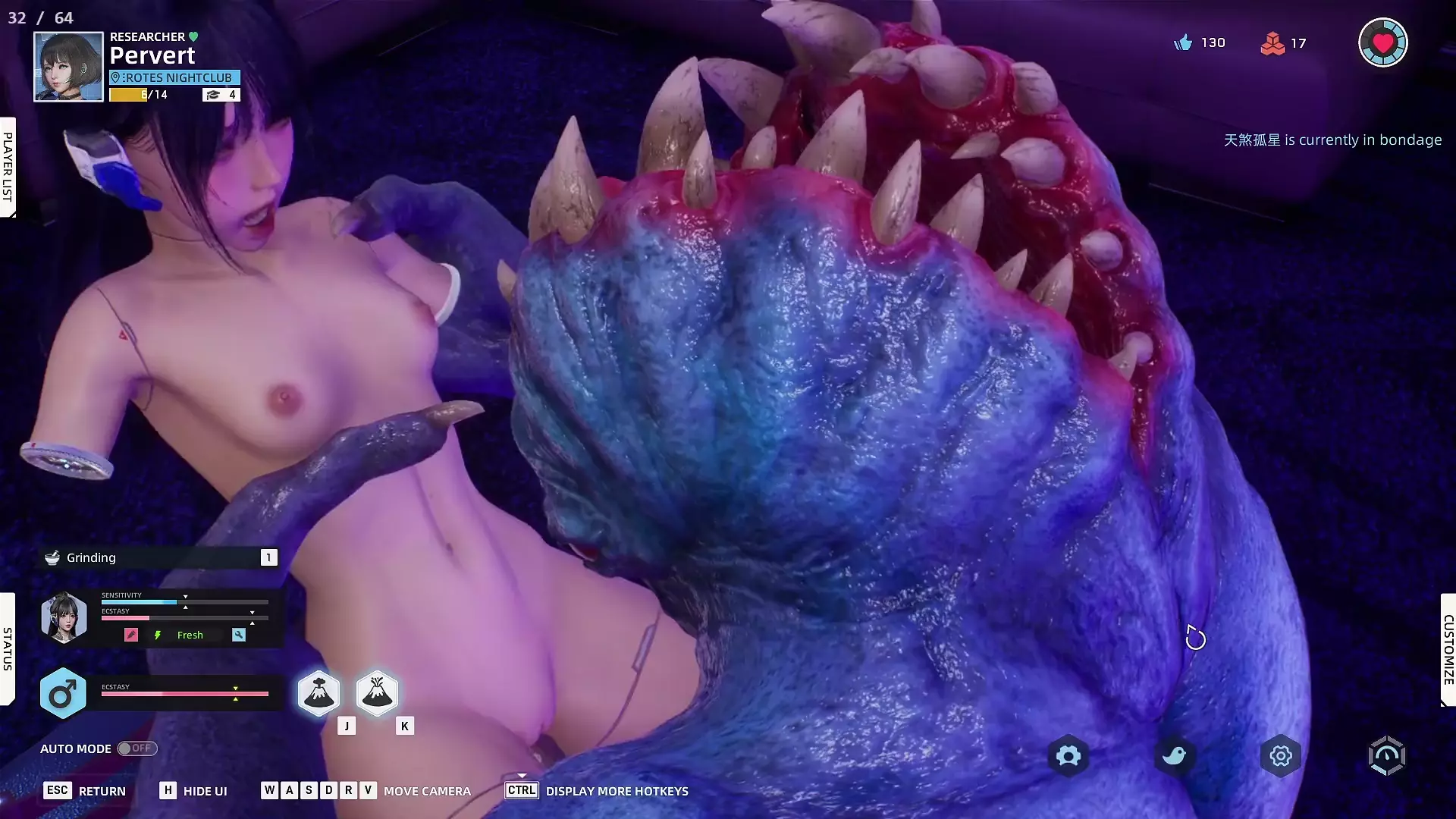Activate the small volcano icon ability
The height and width of the screenshot is (819, 1456).
(x=318, y=693)
